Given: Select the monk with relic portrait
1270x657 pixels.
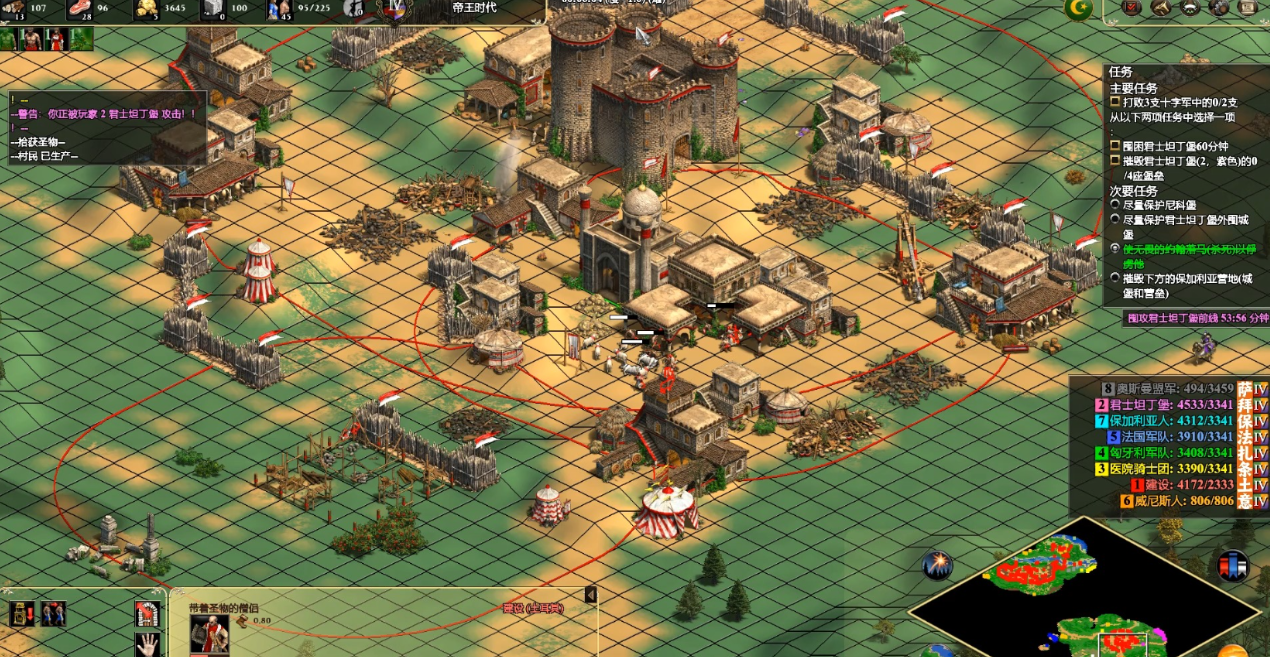Looking at the screenshot, I should (209, 632).
